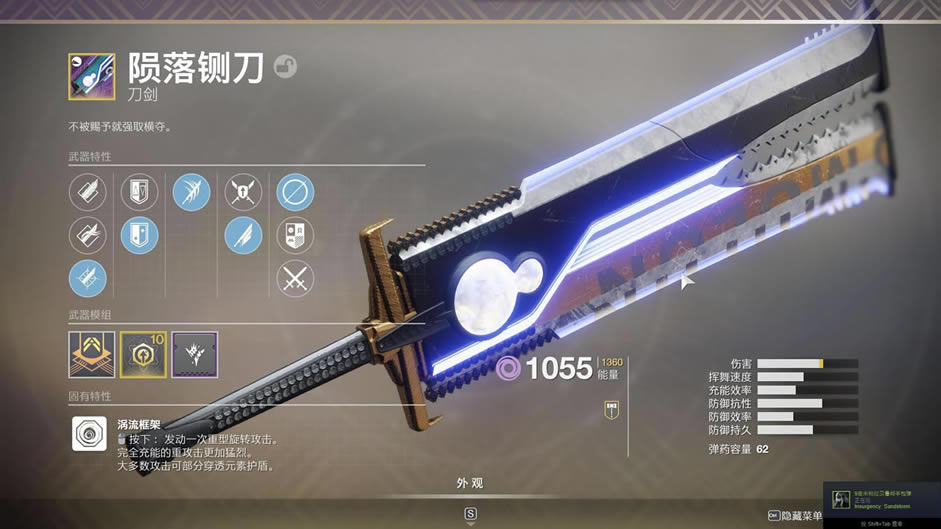Screen dimensions: 941x529
Task: Select the Vortex Frame intrinsic perk icon
Action: point(90,434)
